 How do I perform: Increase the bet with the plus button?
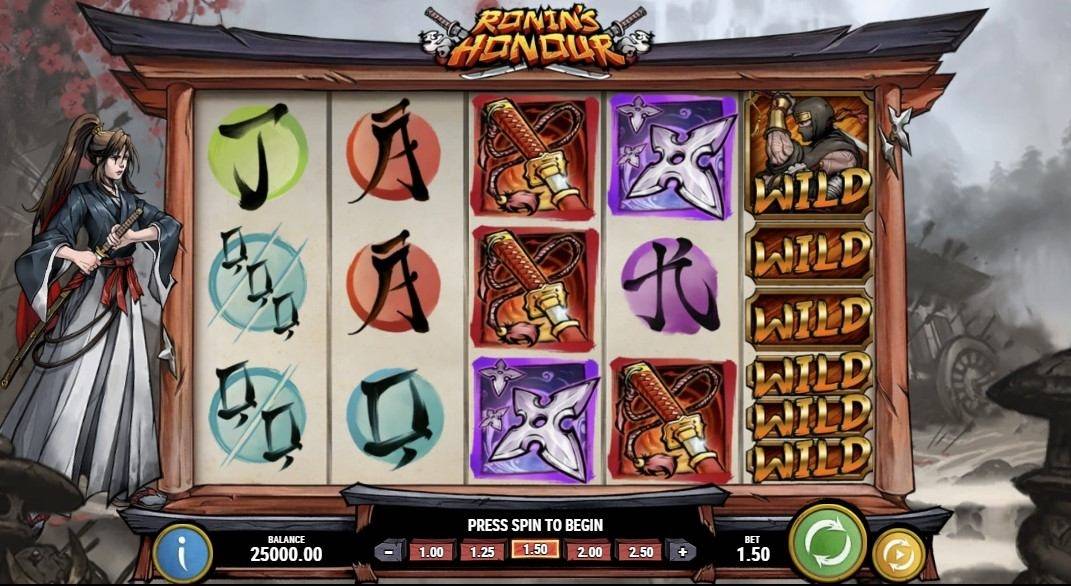pos(684,551)
